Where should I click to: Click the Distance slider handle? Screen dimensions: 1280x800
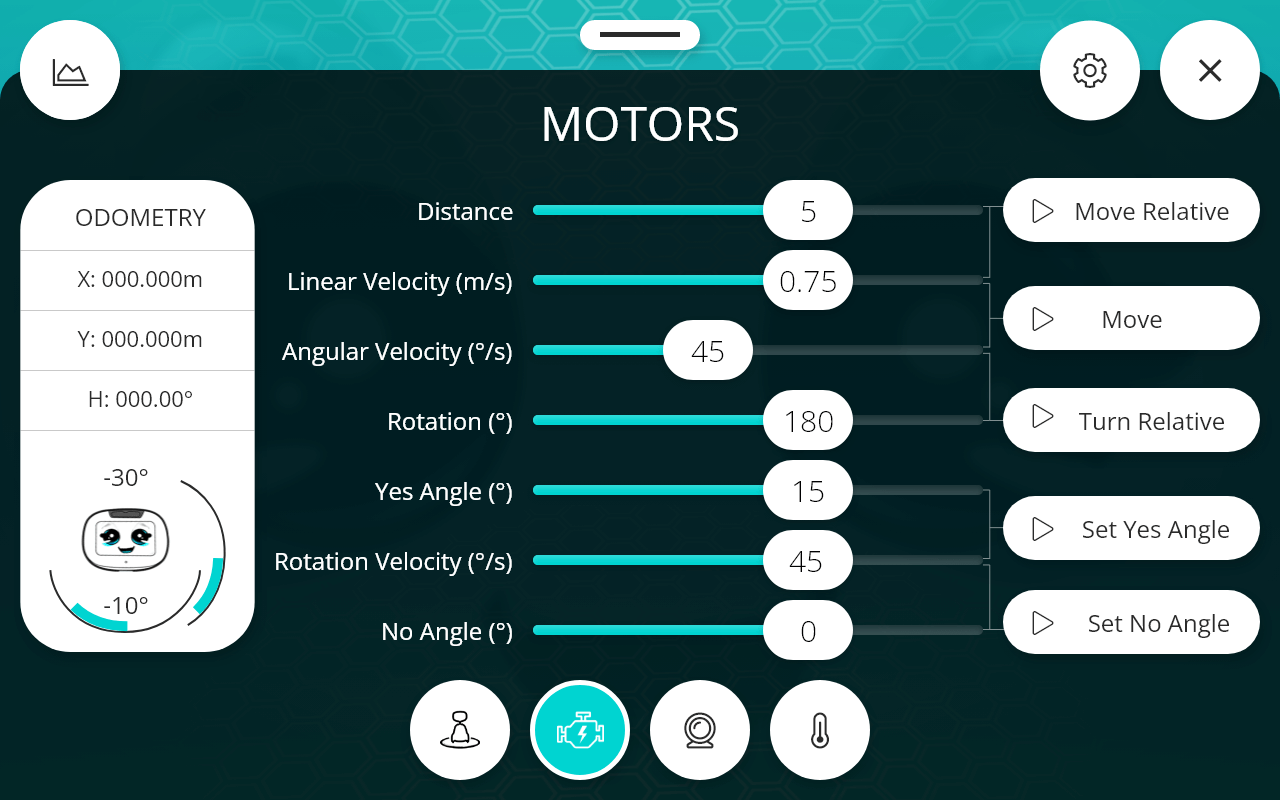click(x=808, y=211)
